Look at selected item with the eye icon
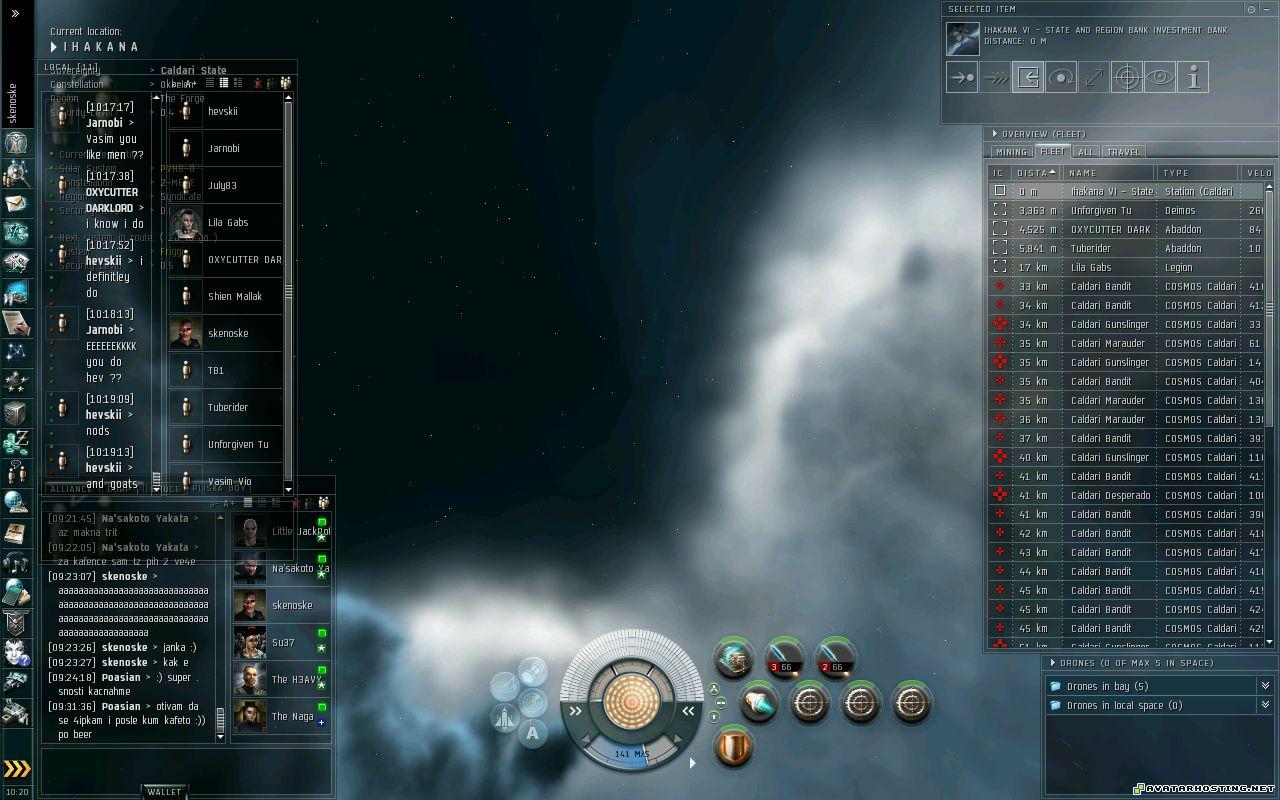The height and width of the screenshot is (800, 1280). (x=1159, y=76)
